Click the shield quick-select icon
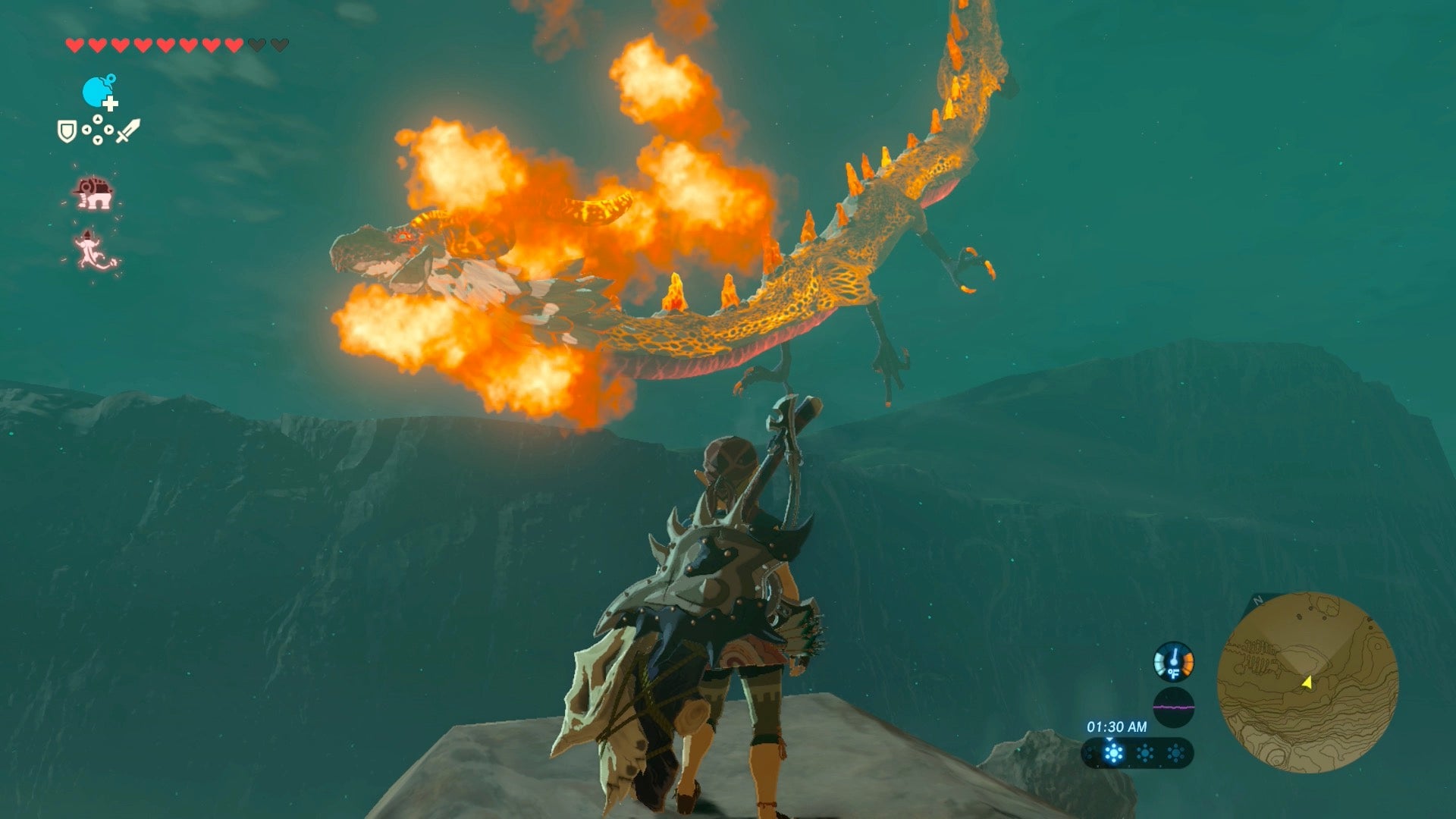Viewport: 1456px width, 819px height. 67,131
